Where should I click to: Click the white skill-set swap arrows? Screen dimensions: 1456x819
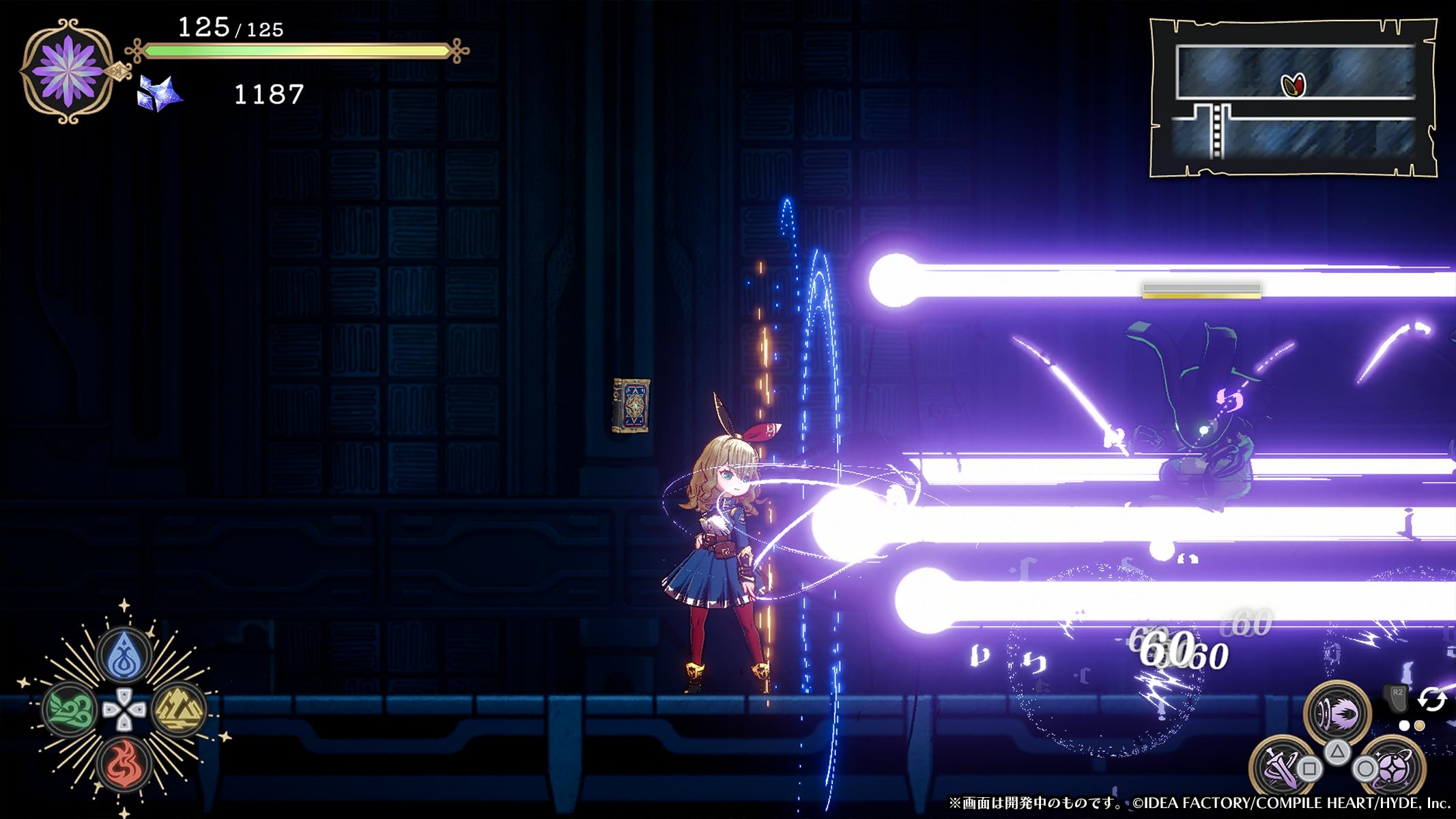coord(1432,700)
